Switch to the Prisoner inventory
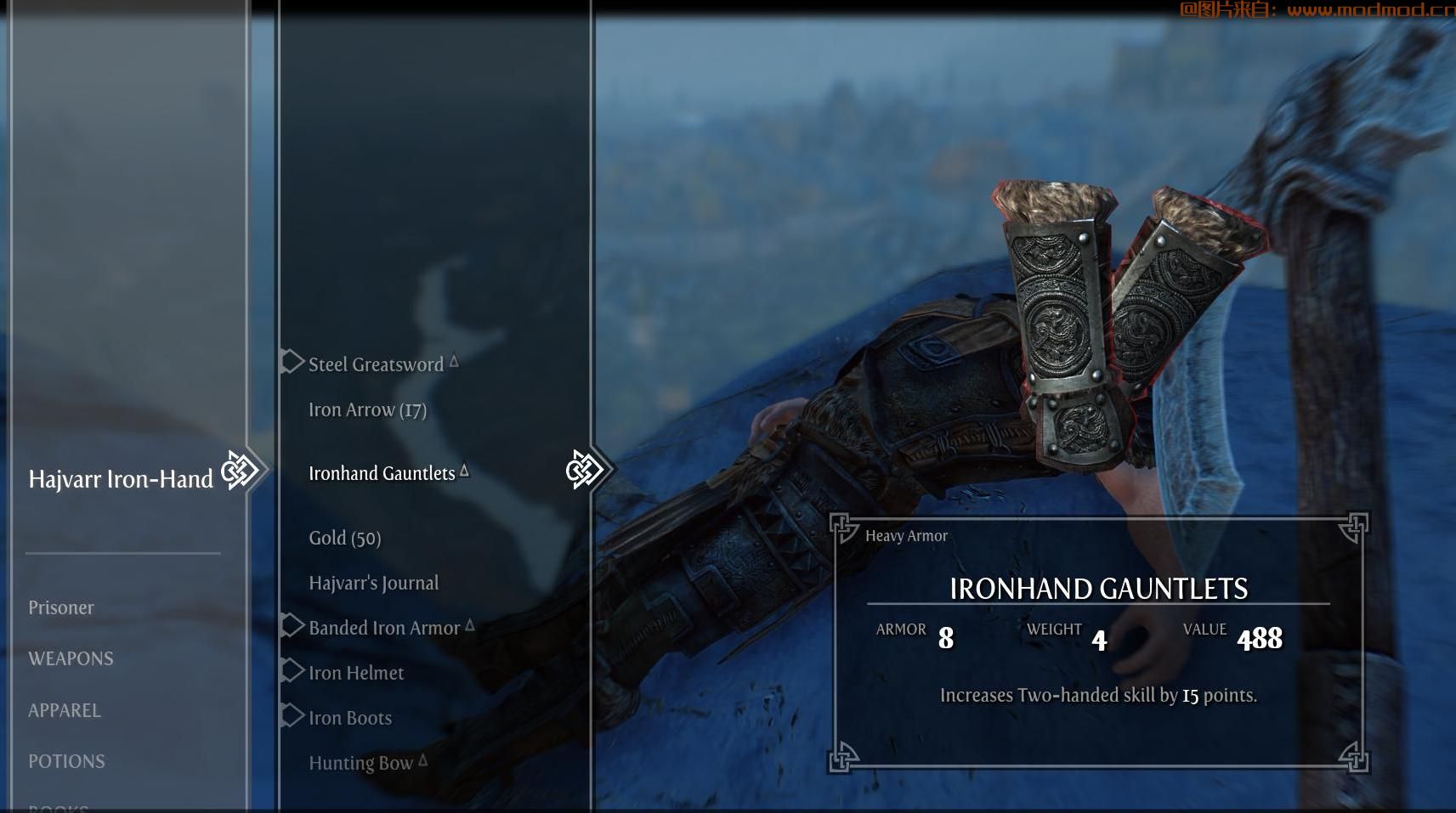 click(x=61, y=607)
